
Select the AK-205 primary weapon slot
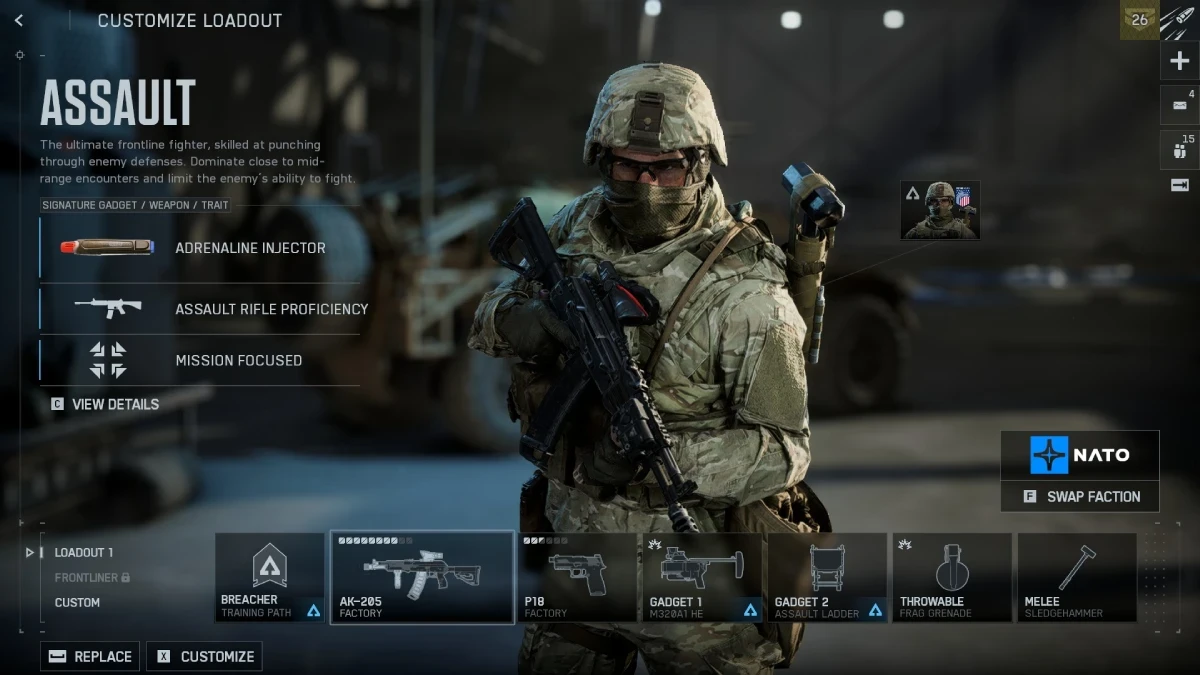pyautogui.click(x=422, y=578)
